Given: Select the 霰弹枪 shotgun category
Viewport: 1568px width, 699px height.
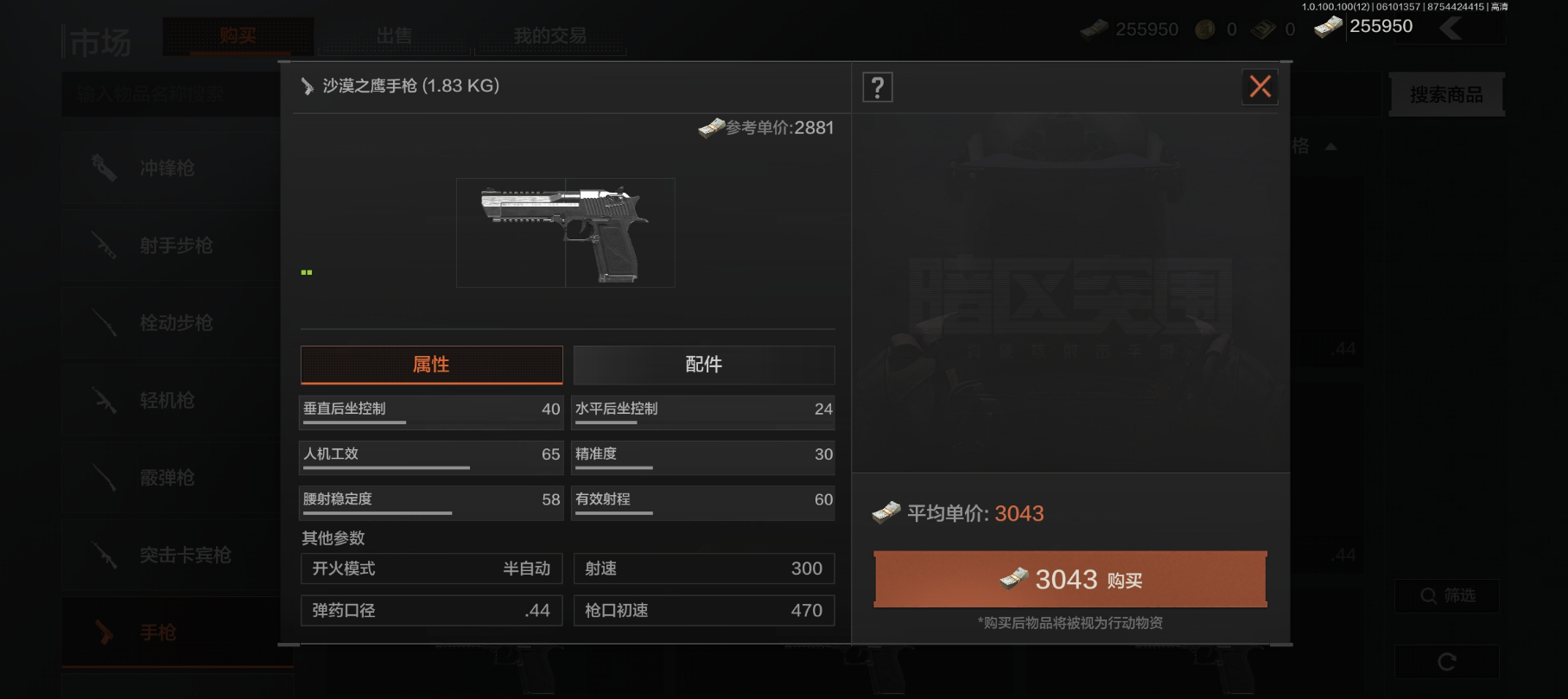Looking at the screenshot, I should [168, 478].
